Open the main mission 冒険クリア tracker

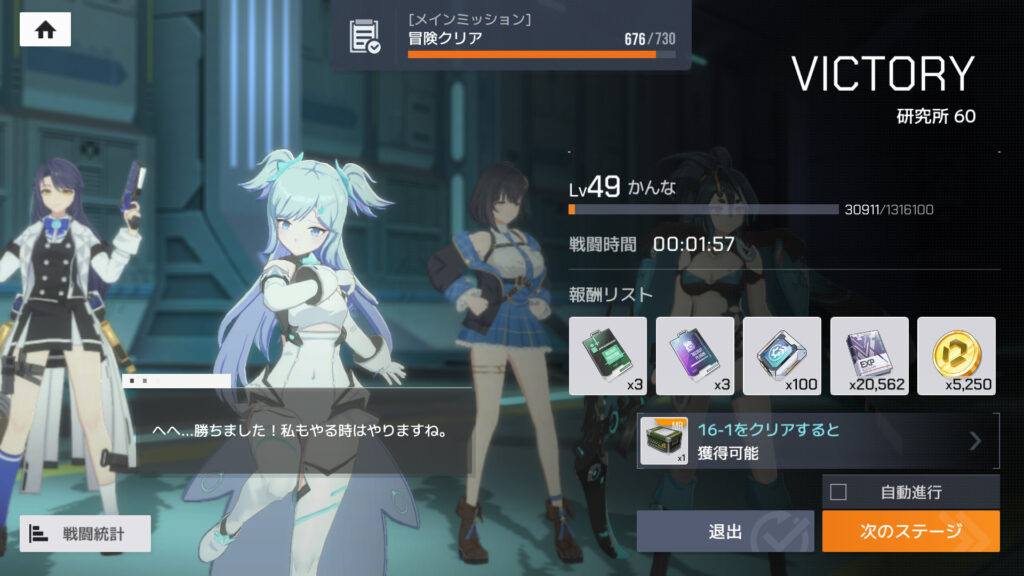[511, 36]
